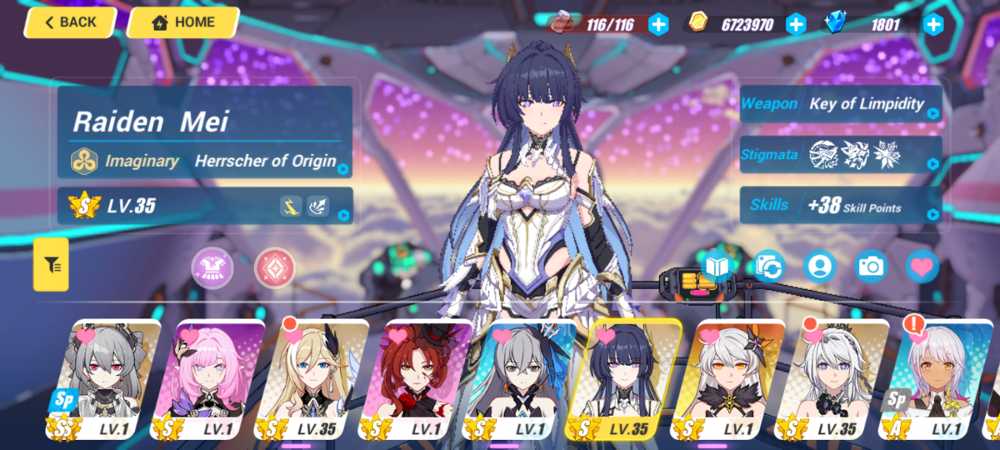The height and width of the screenshot is (450, 1000).
Task: Return to the HOME screen
Action: click(x=182, y=22)
